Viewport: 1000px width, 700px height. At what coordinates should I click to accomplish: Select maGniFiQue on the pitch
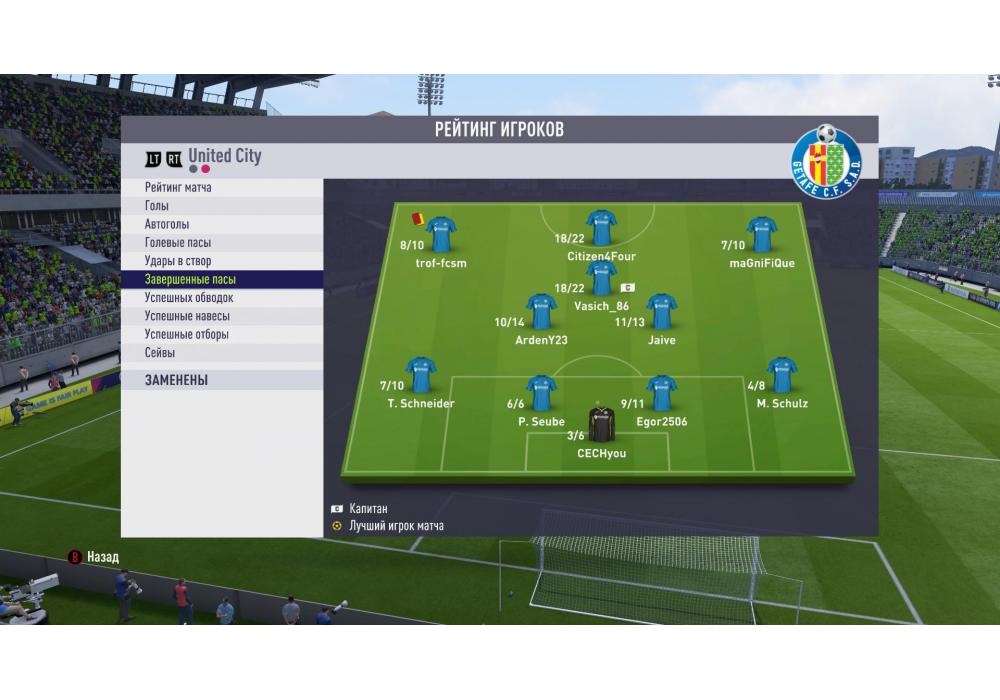(x=762, y=235)
